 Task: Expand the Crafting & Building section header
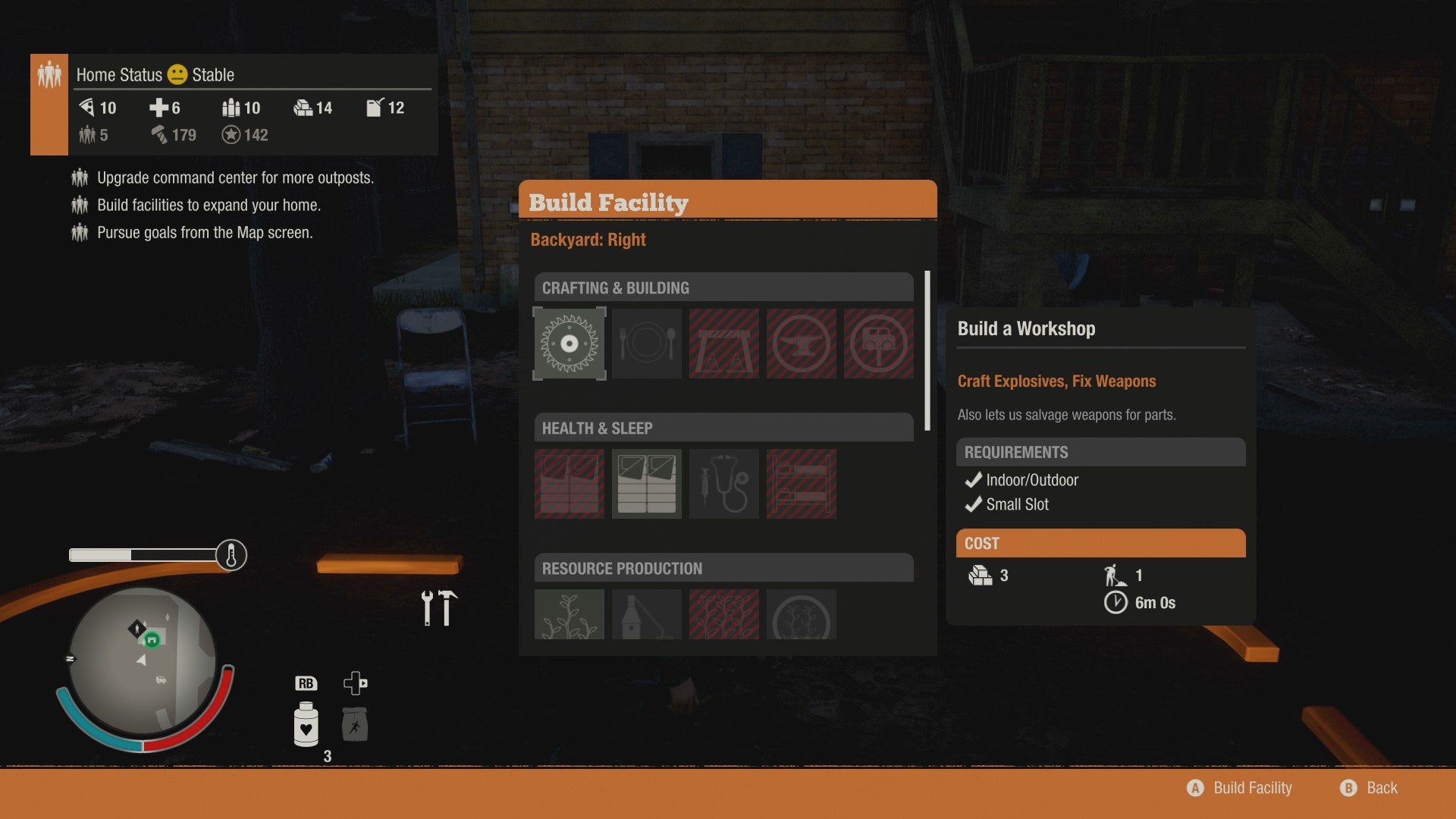tap(723, 287)
